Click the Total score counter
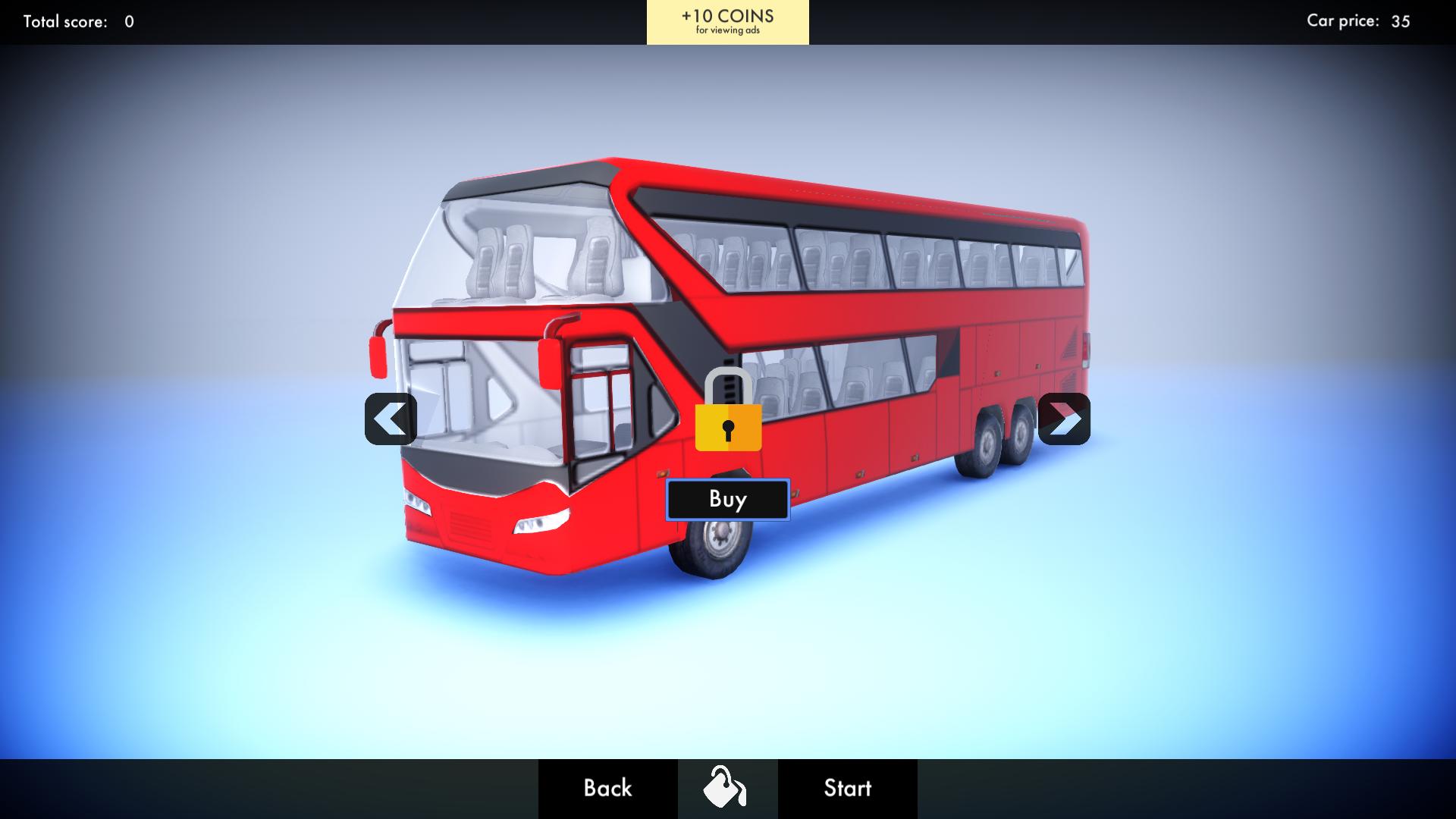 (74, 22)
